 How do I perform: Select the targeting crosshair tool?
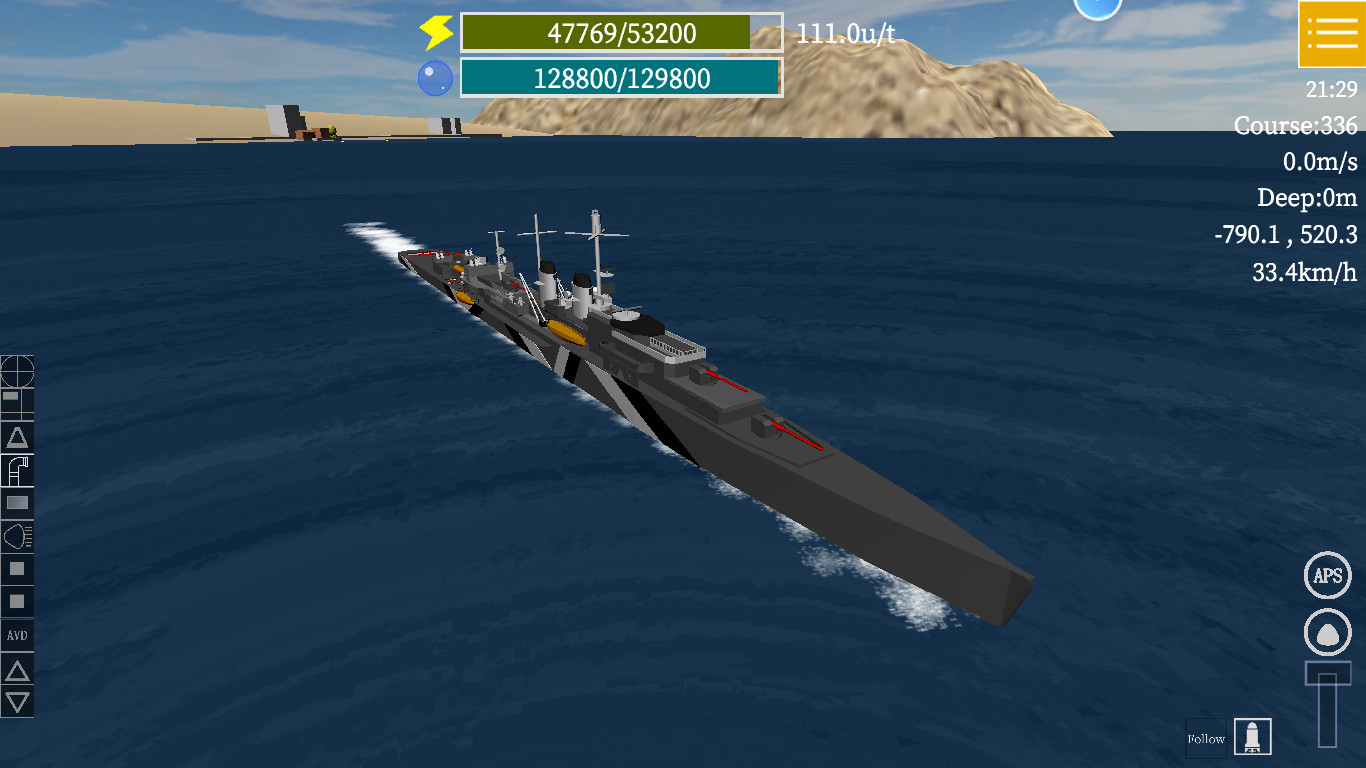[16, 372]
